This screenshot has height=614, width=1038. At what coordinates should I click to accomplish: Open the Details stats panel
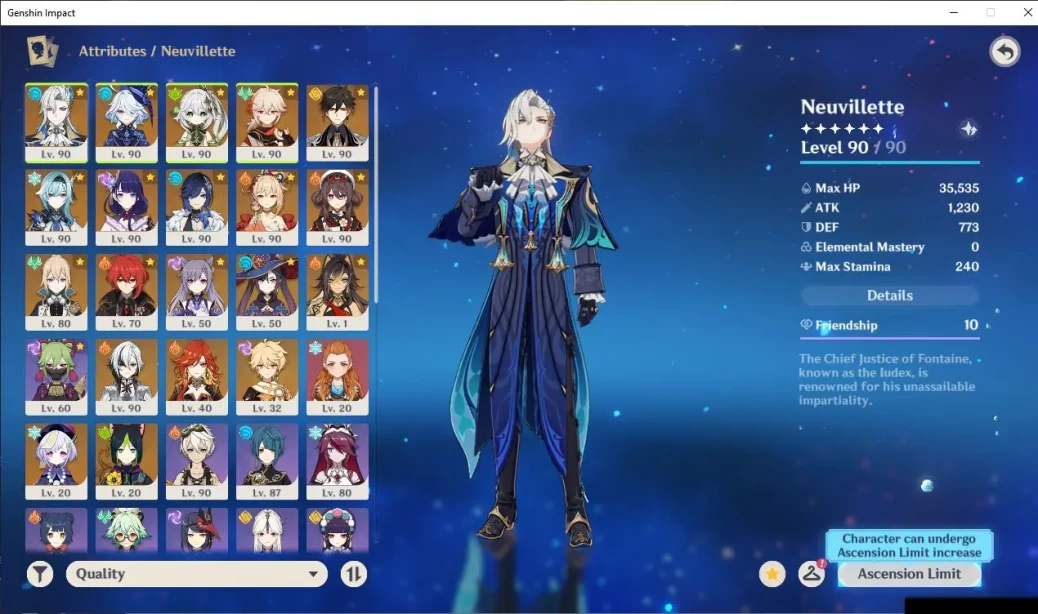[889, 295]
